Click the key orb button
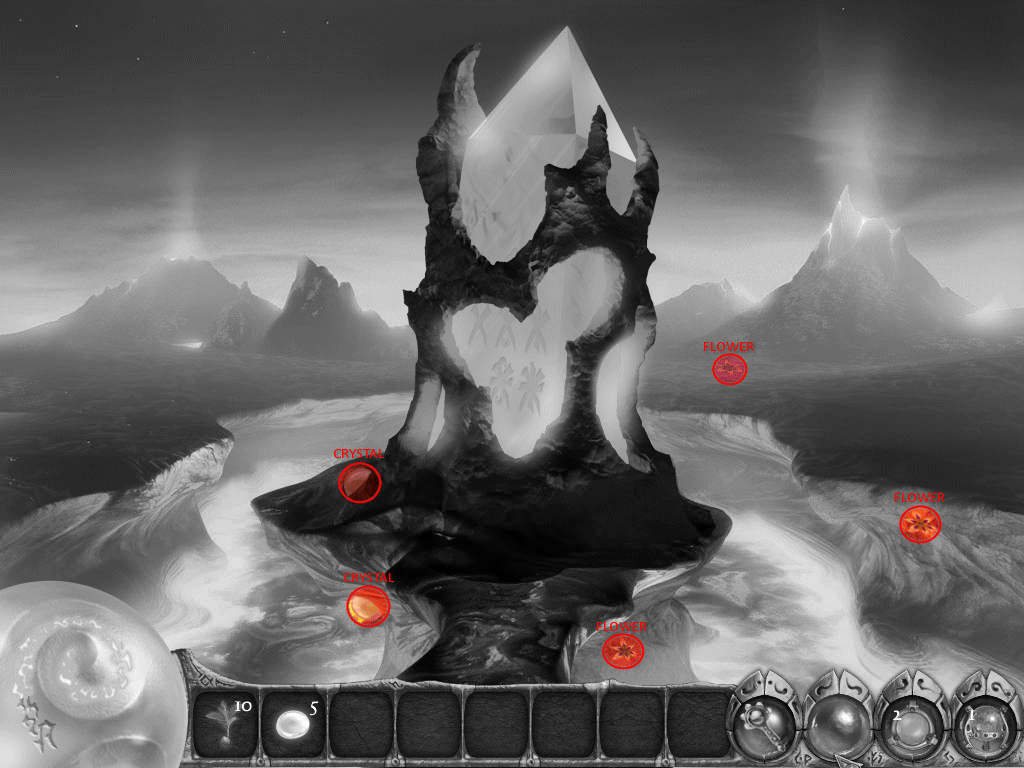The width and height of the screenshot is (1024, 768). tap(765, 718)
